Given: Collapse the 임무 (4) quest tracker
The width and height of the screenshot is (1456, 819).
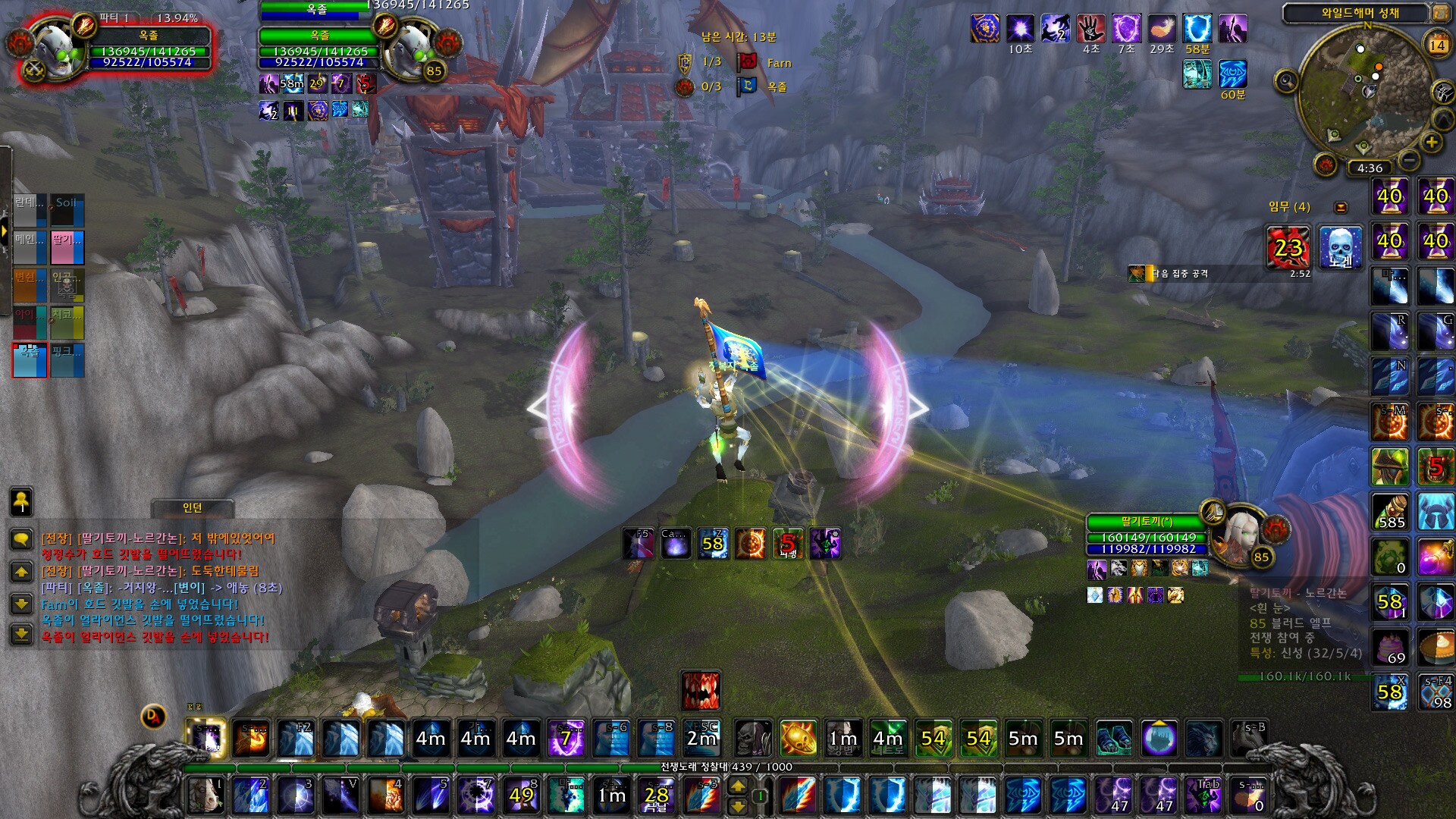Looking at the screenshot, I should pos(1341,207).
